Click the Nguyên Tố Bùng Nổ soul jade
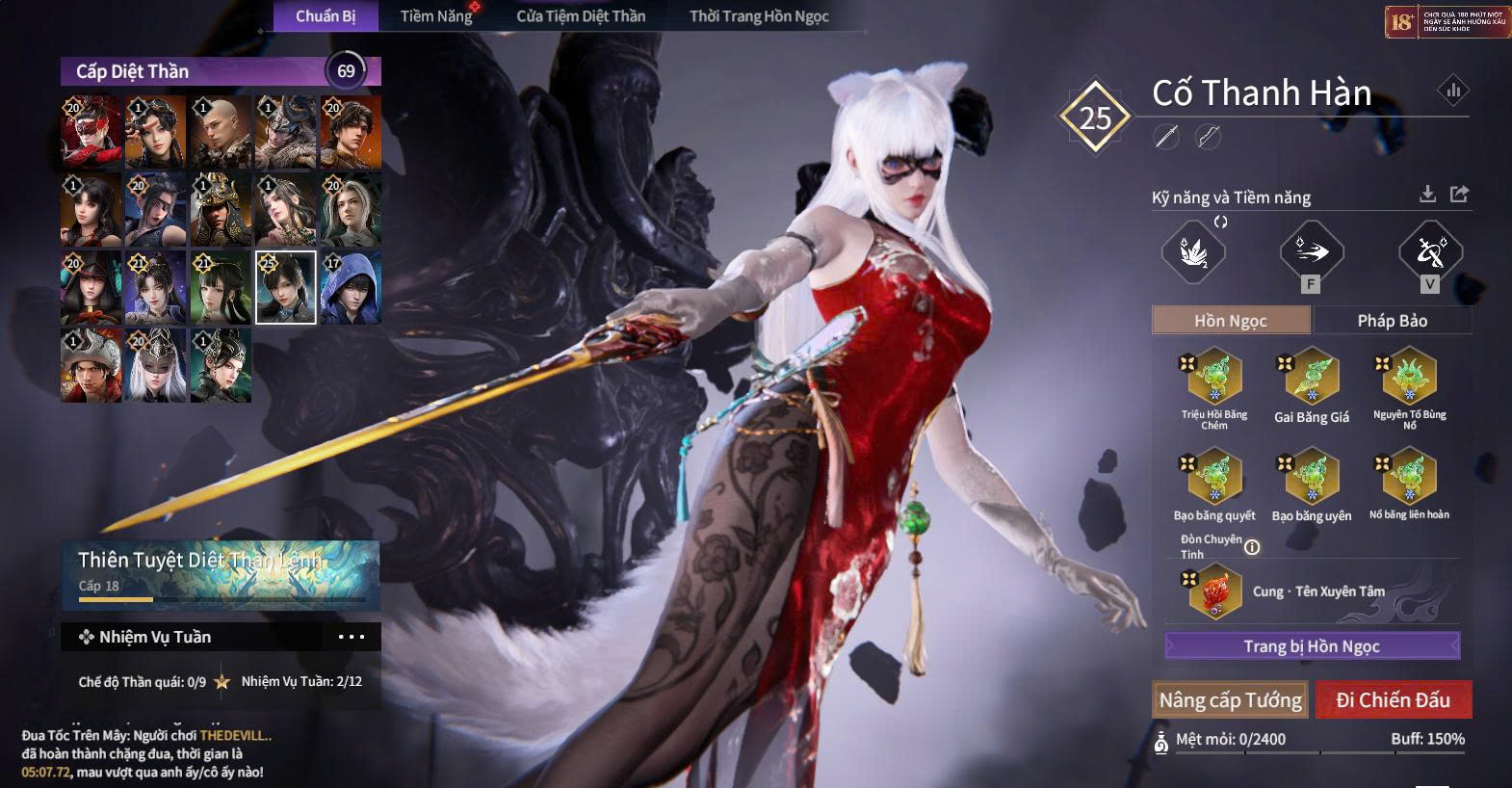Image resolution: width=1512 pixels, height=788 pixels. coord(1409,378)
